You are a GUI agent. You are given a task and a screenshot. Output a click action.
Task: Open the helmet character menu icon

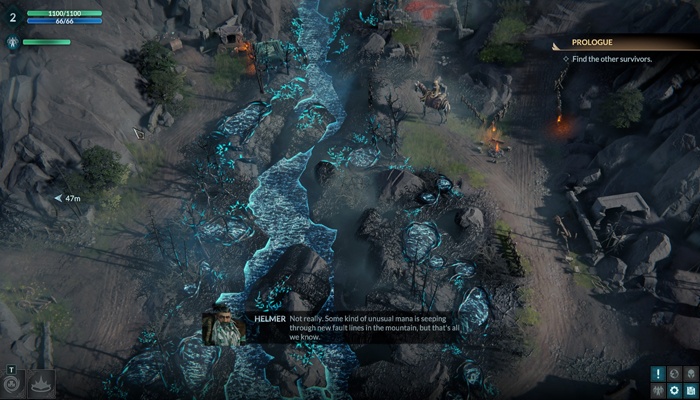[x=691, y=374]
